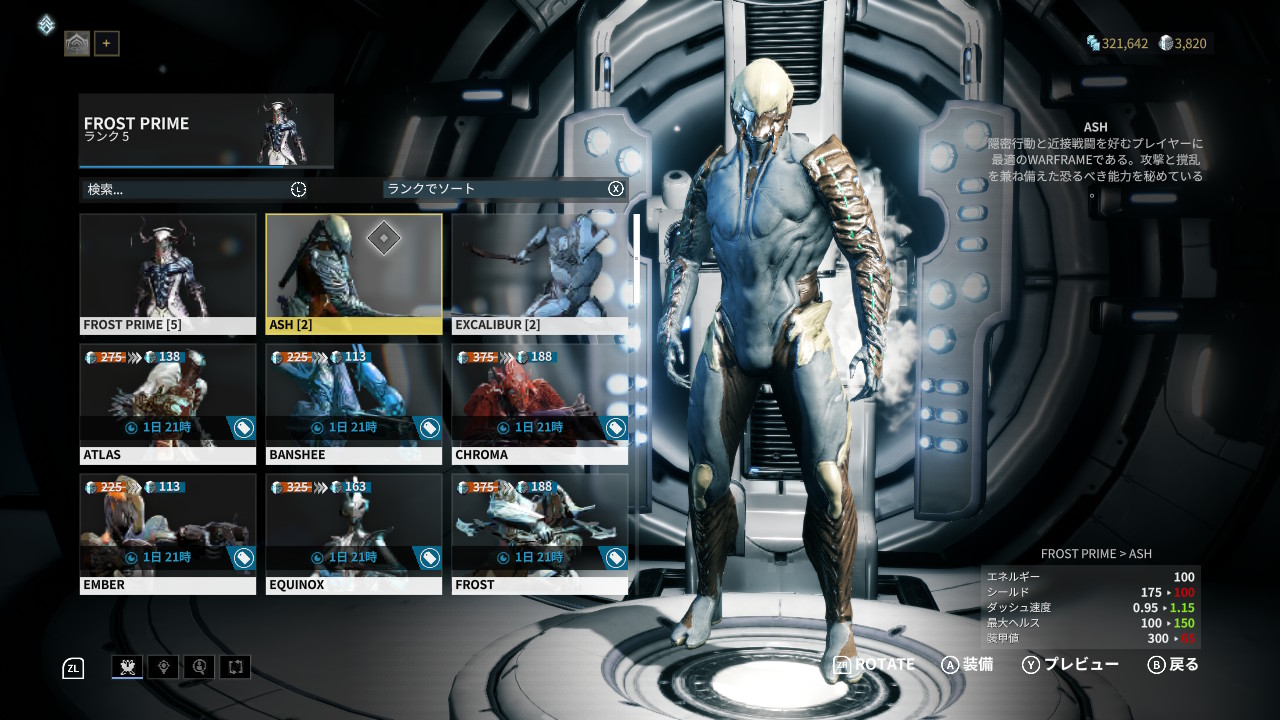
Task: Click the search field for warframes
Action: coord(185,189)
